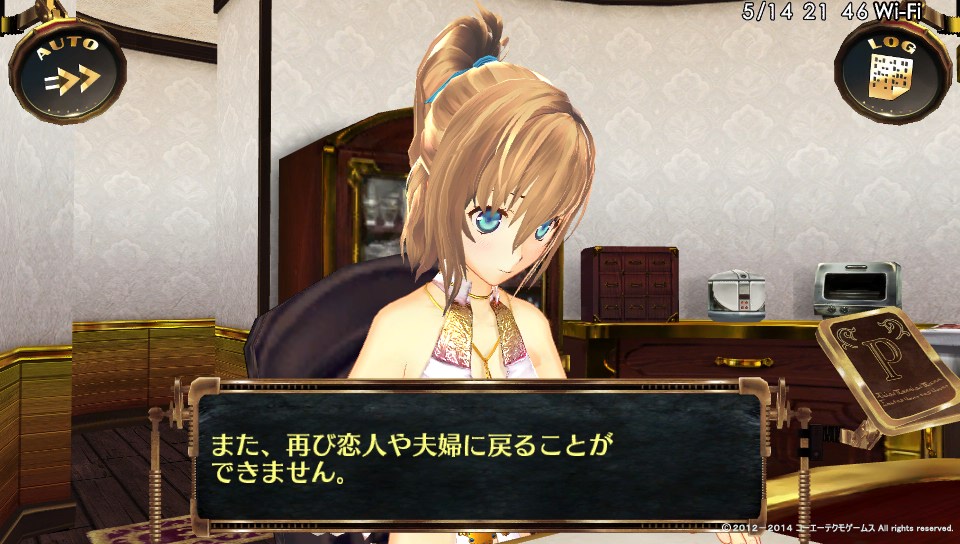Open the LOG dialogue history
Screen dimensions: 960x544
[x=892, y=70]
